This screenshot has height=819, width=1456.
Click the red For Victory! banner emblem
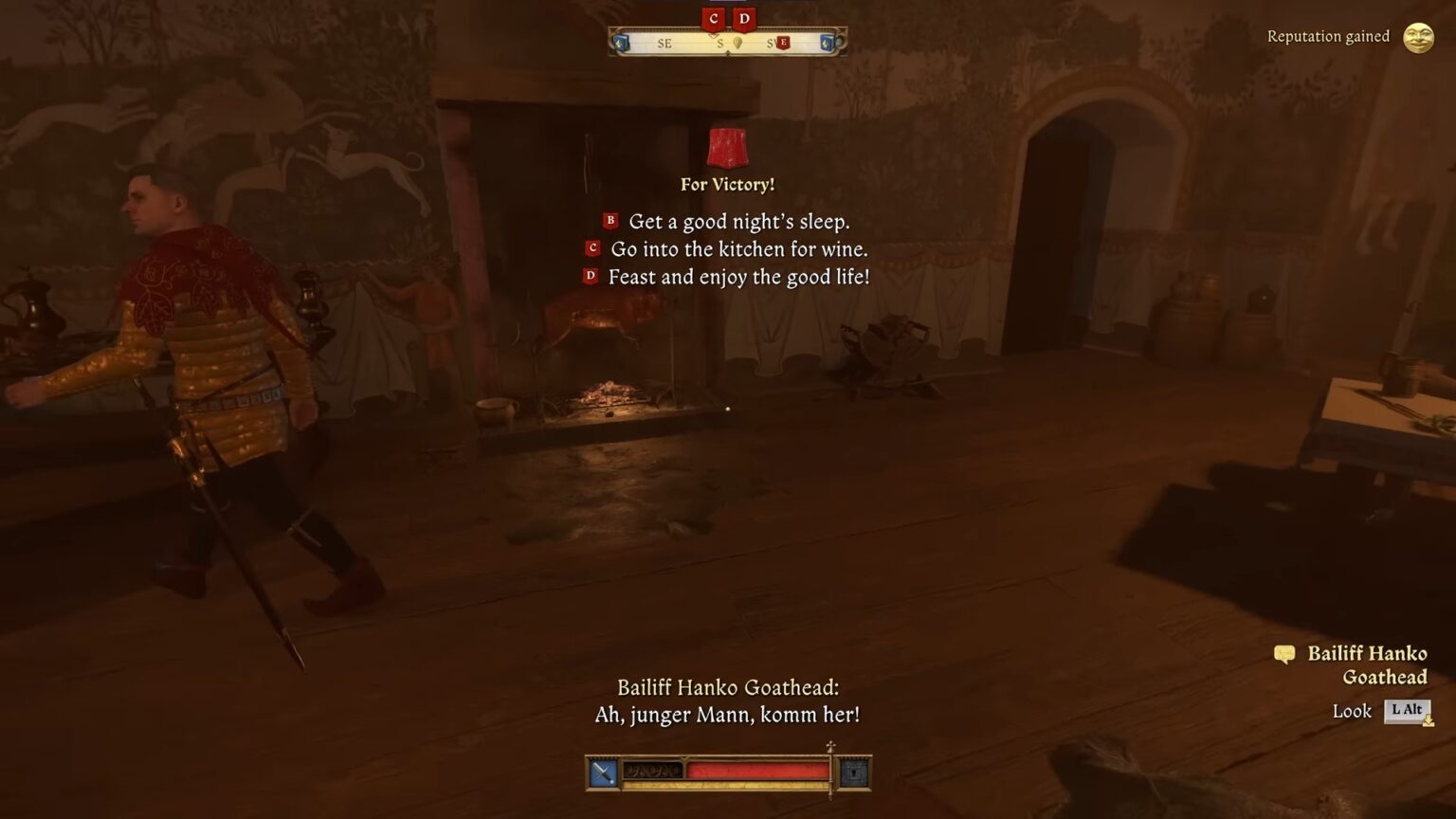pos(727,149)
